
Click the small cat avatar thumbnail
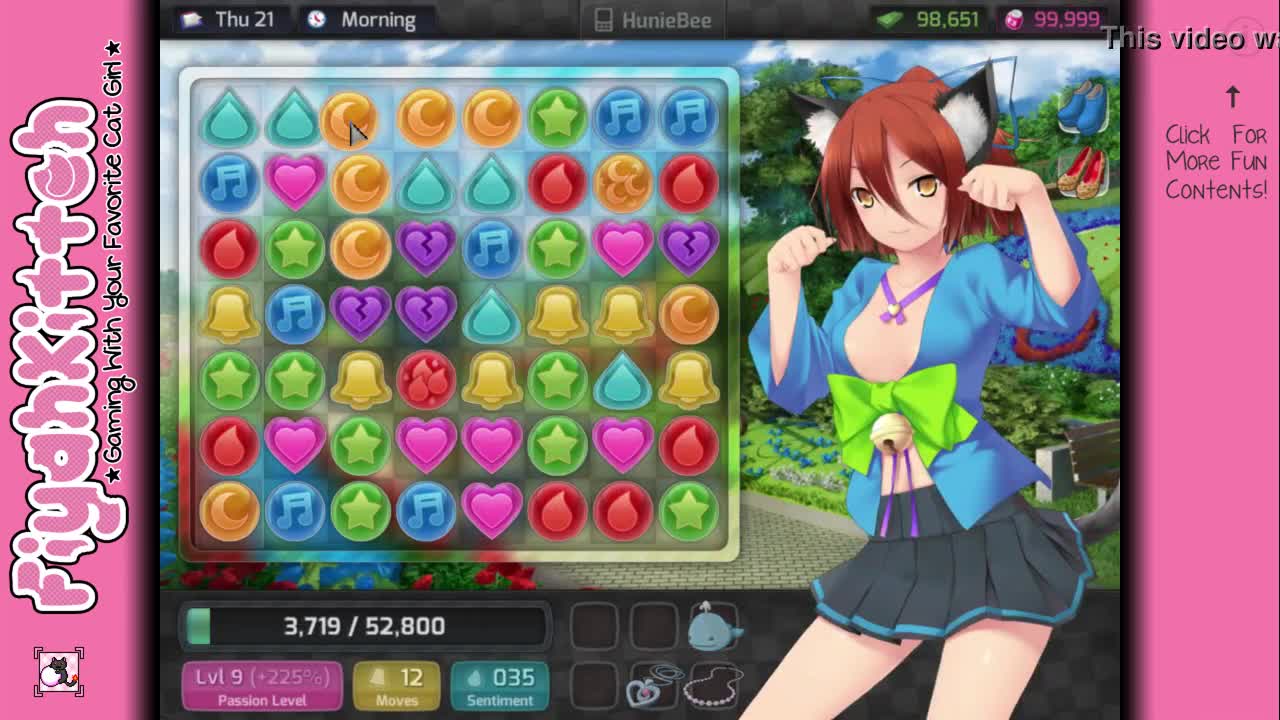pos(59,672)
